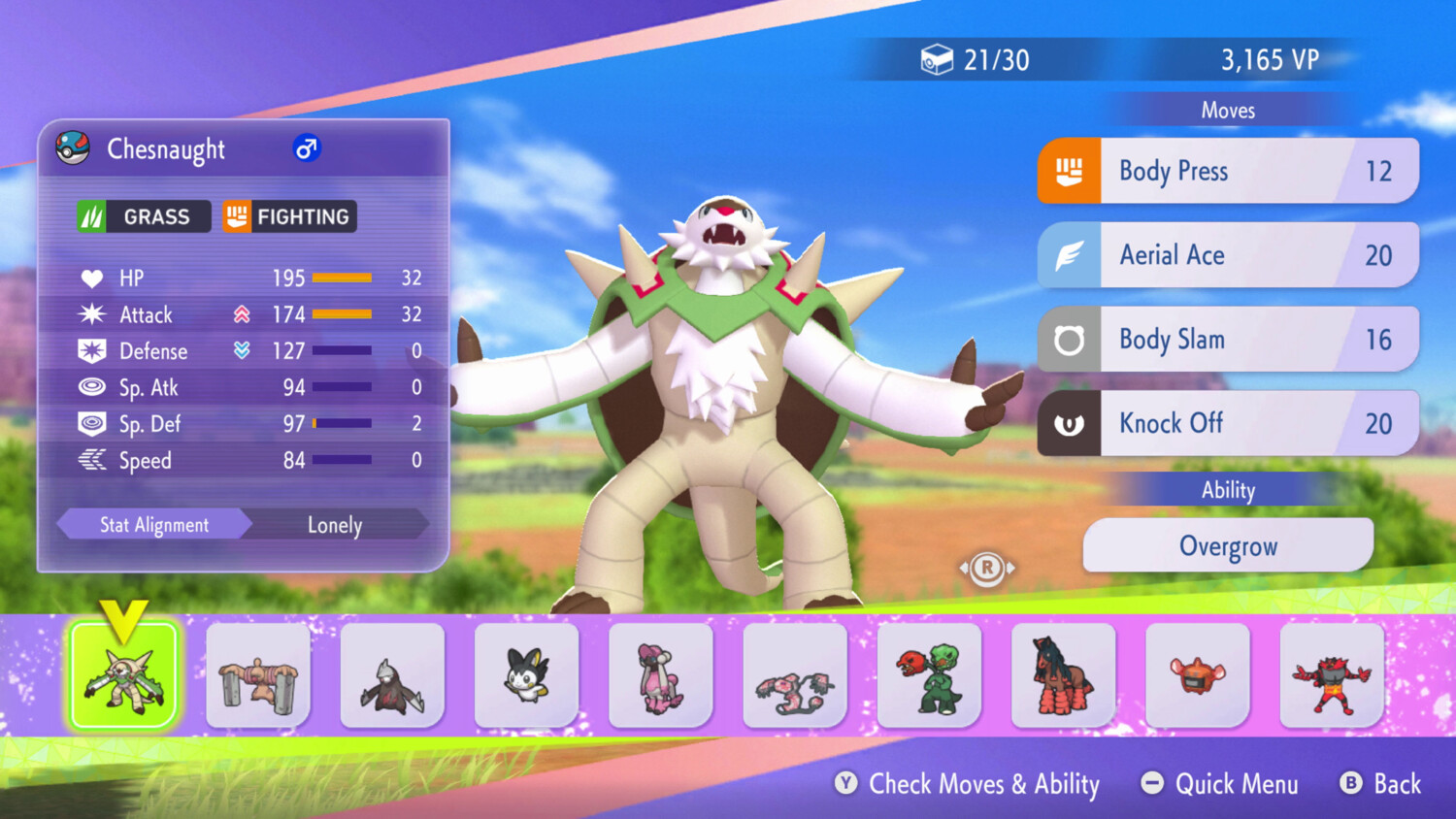Image resolution: width=1456 pixels, height=819 pixels.
Task: Select the Emolga party thumbnail
Action: click(x=526, y=674)
